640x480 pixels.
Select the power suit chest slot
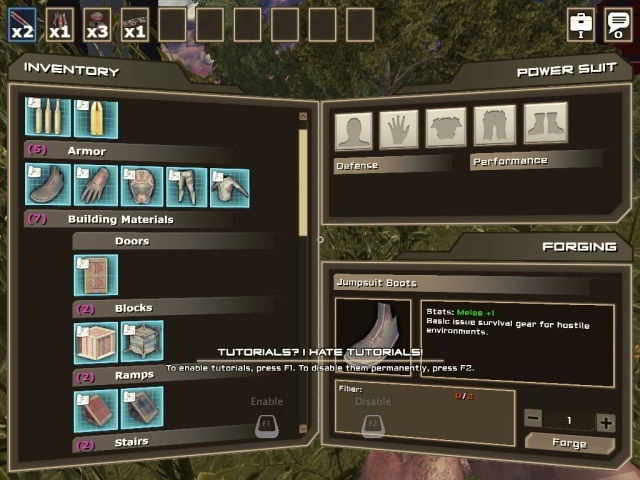coord(446,128)
